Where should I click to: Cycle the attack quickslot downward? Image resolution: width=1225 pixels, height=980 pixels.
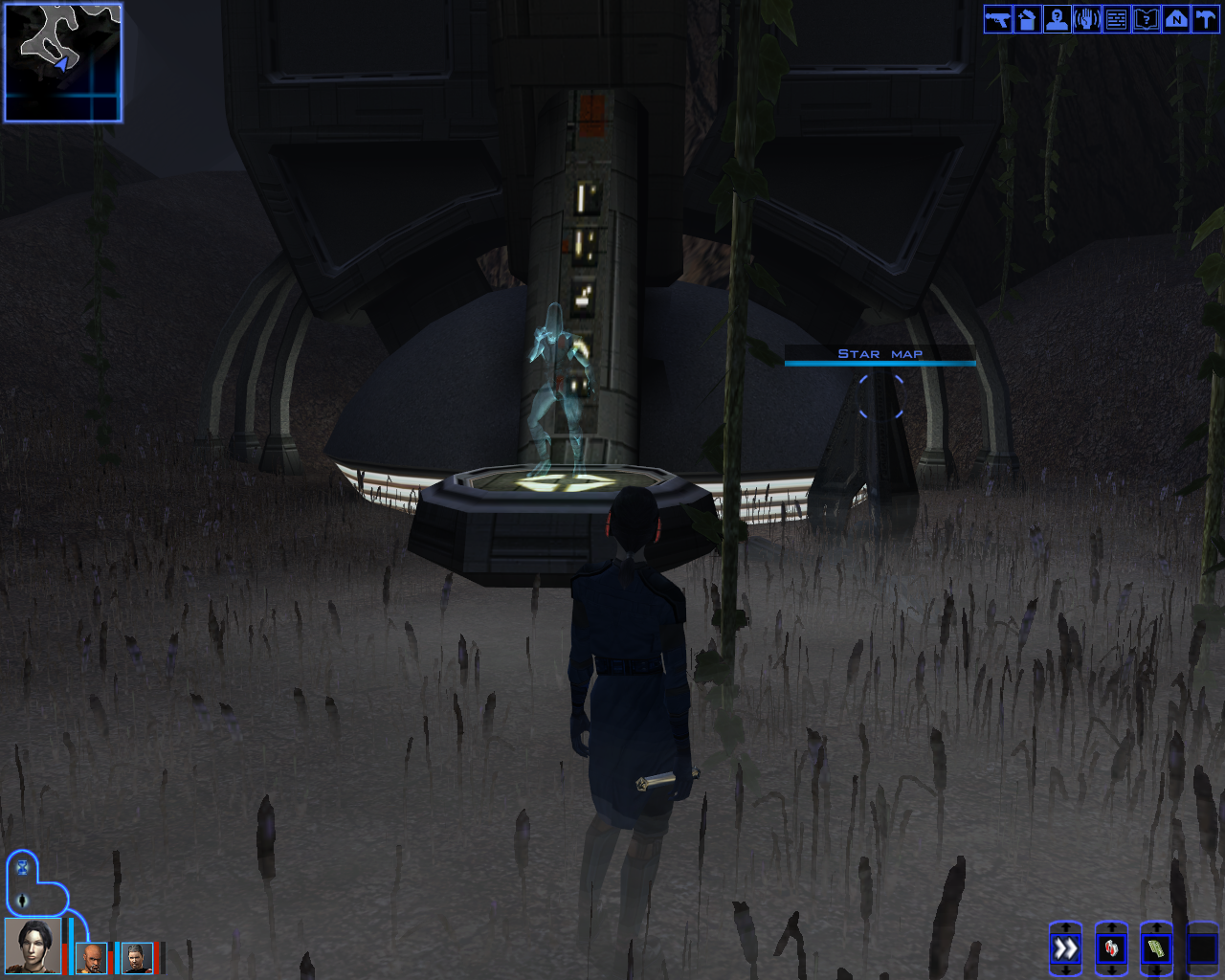1065,972
